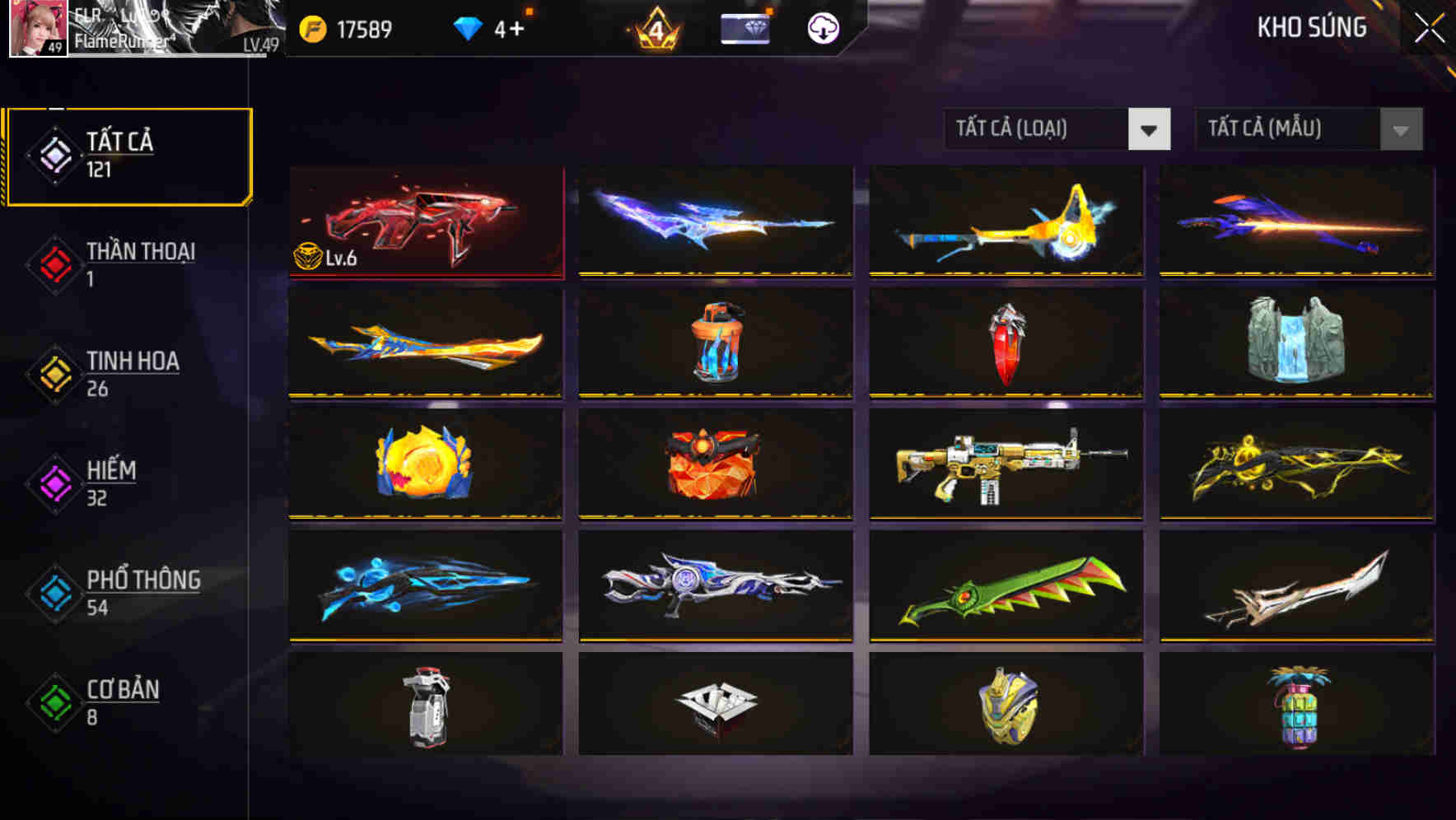Expand the weapon type filter arrow
1456x820 pixels.
(1150, 129)
